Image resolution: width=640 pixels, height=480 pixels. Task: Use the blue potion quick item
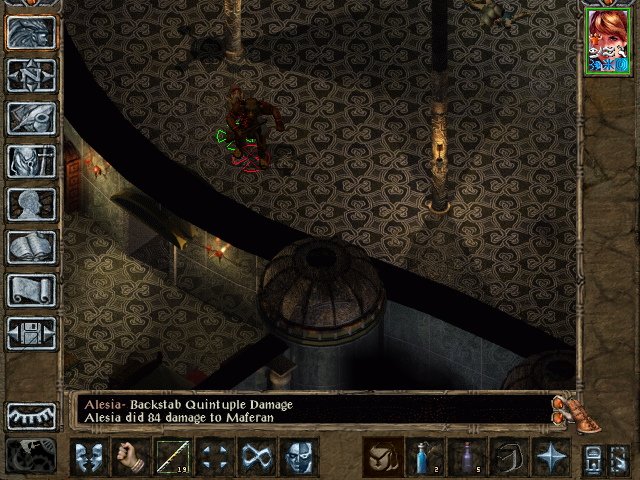click(x=425, y=457)
